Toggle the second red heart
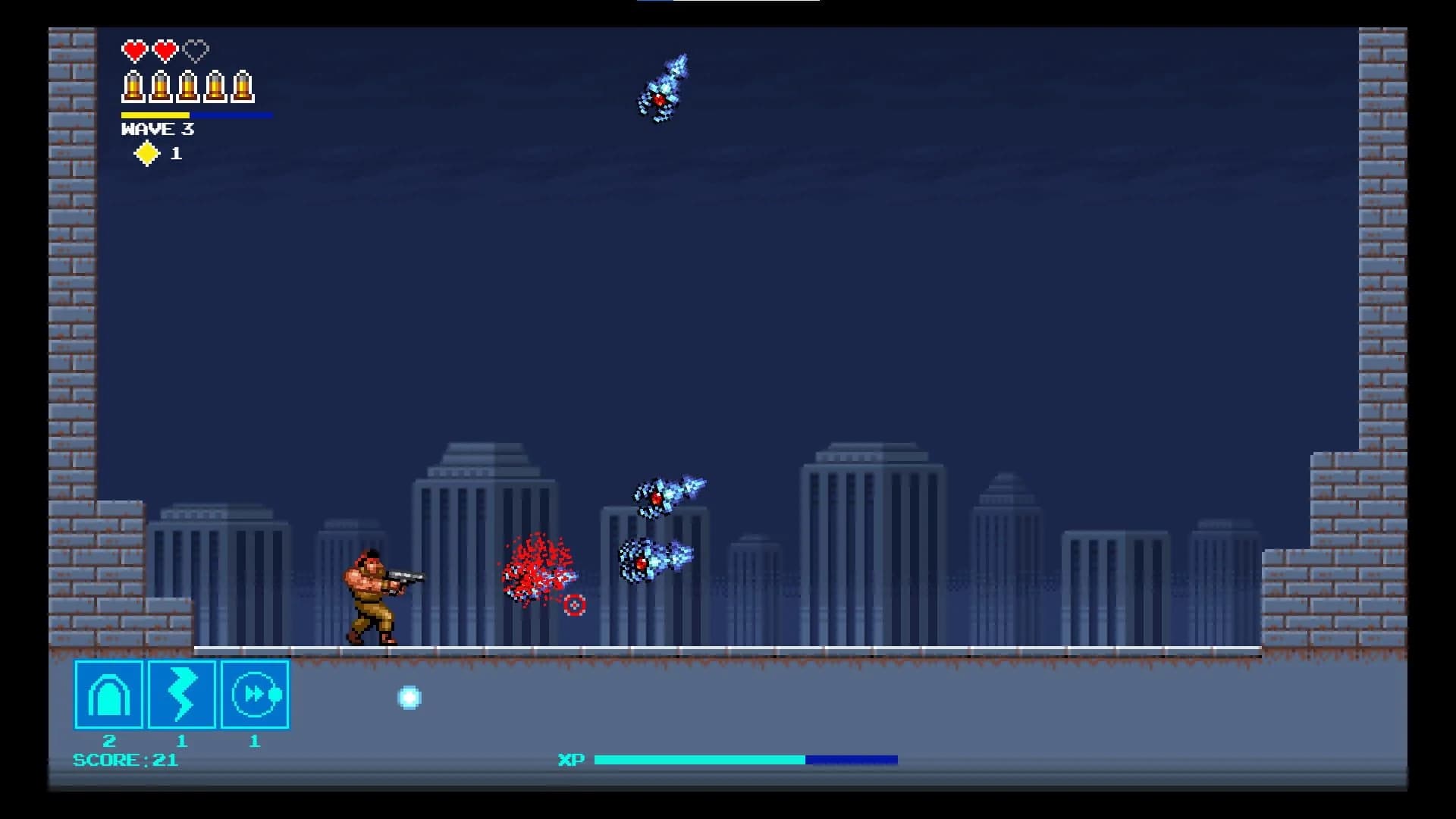This screenshot has width=1456, height=819. point(164,51)
